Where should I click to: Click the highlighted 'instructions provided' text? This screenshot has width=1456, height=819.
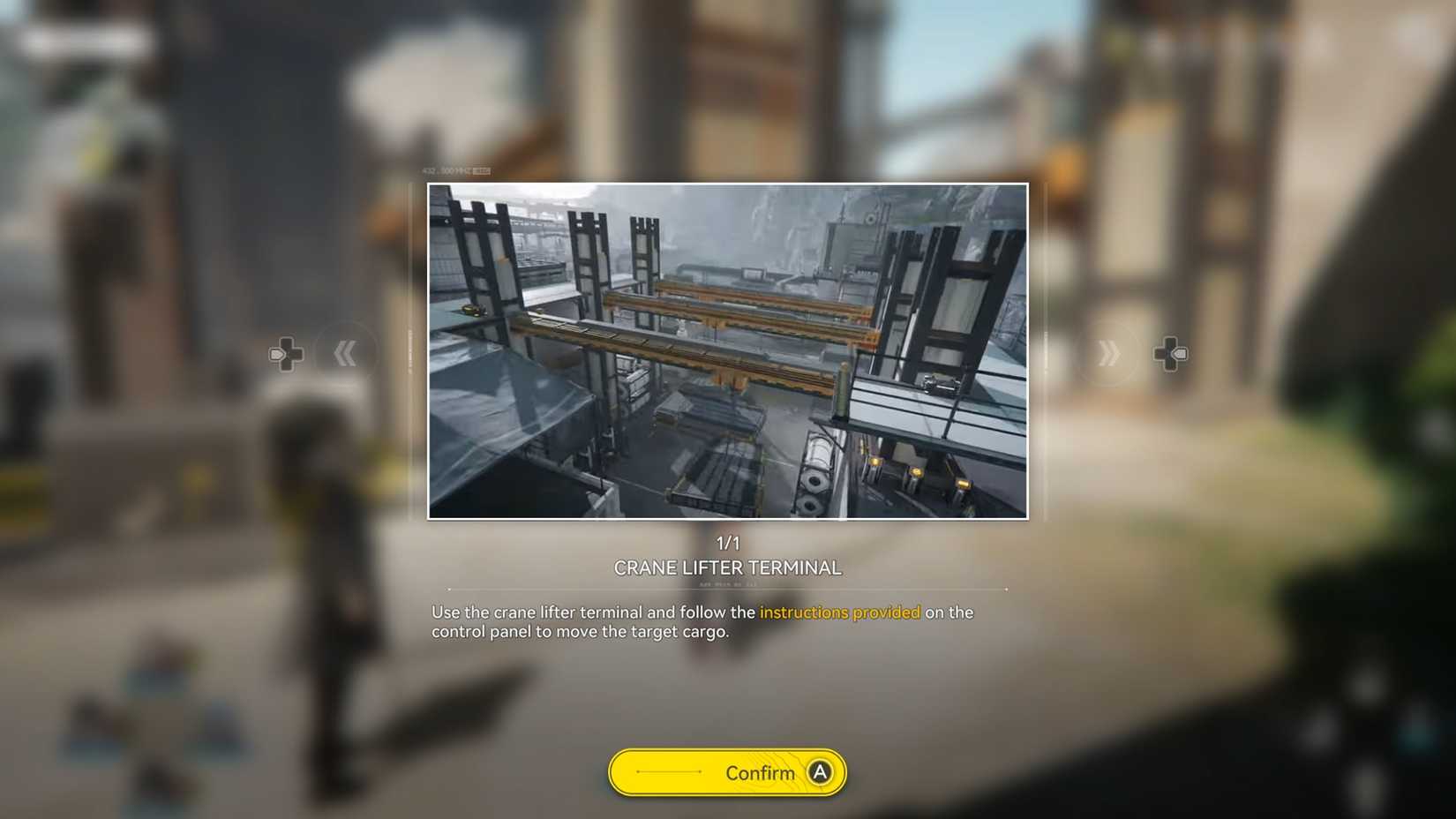tap(840, 612)
